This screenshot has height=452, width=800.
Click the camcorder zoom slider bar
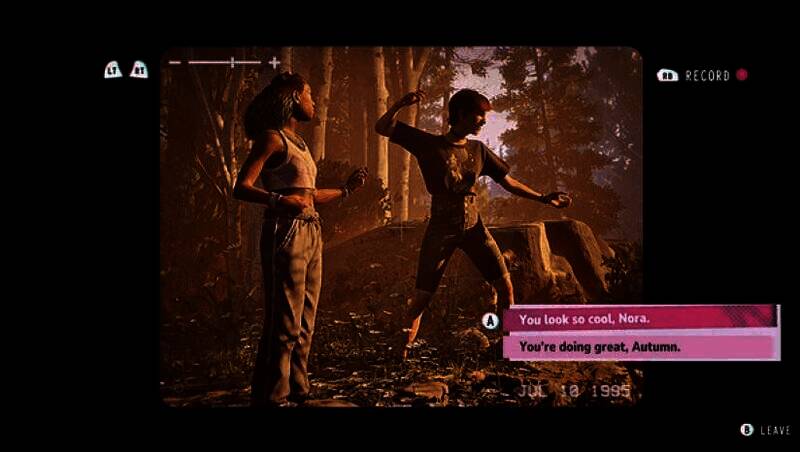[x=224, y=63]
